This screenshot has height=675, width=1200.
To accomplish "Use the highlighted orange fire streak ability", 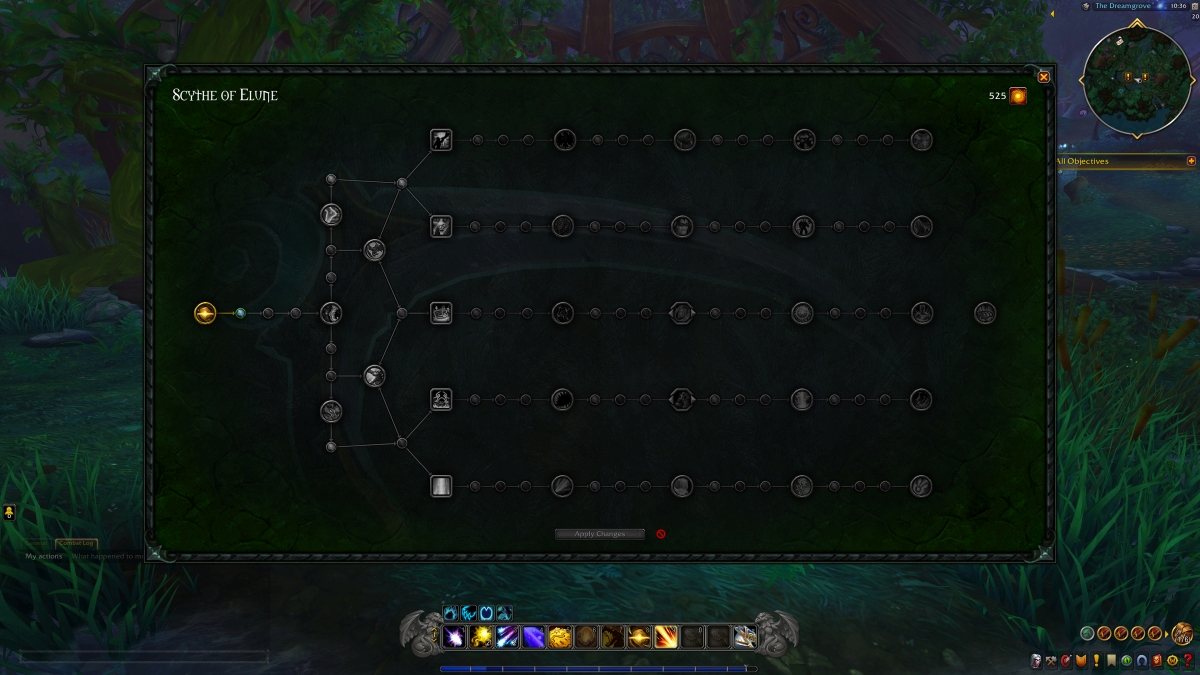I will [666, 637].
